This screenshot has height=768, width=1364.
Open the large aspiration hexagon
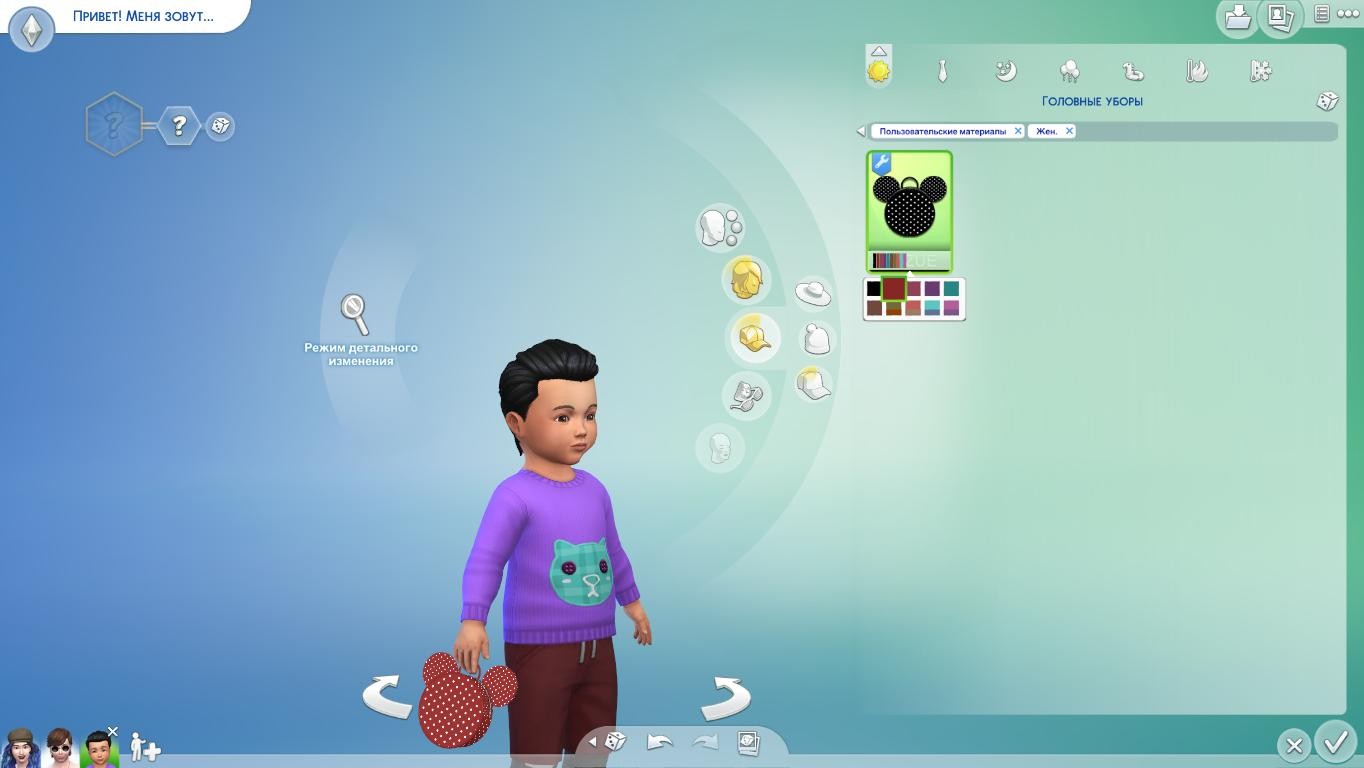click(113, 125)
